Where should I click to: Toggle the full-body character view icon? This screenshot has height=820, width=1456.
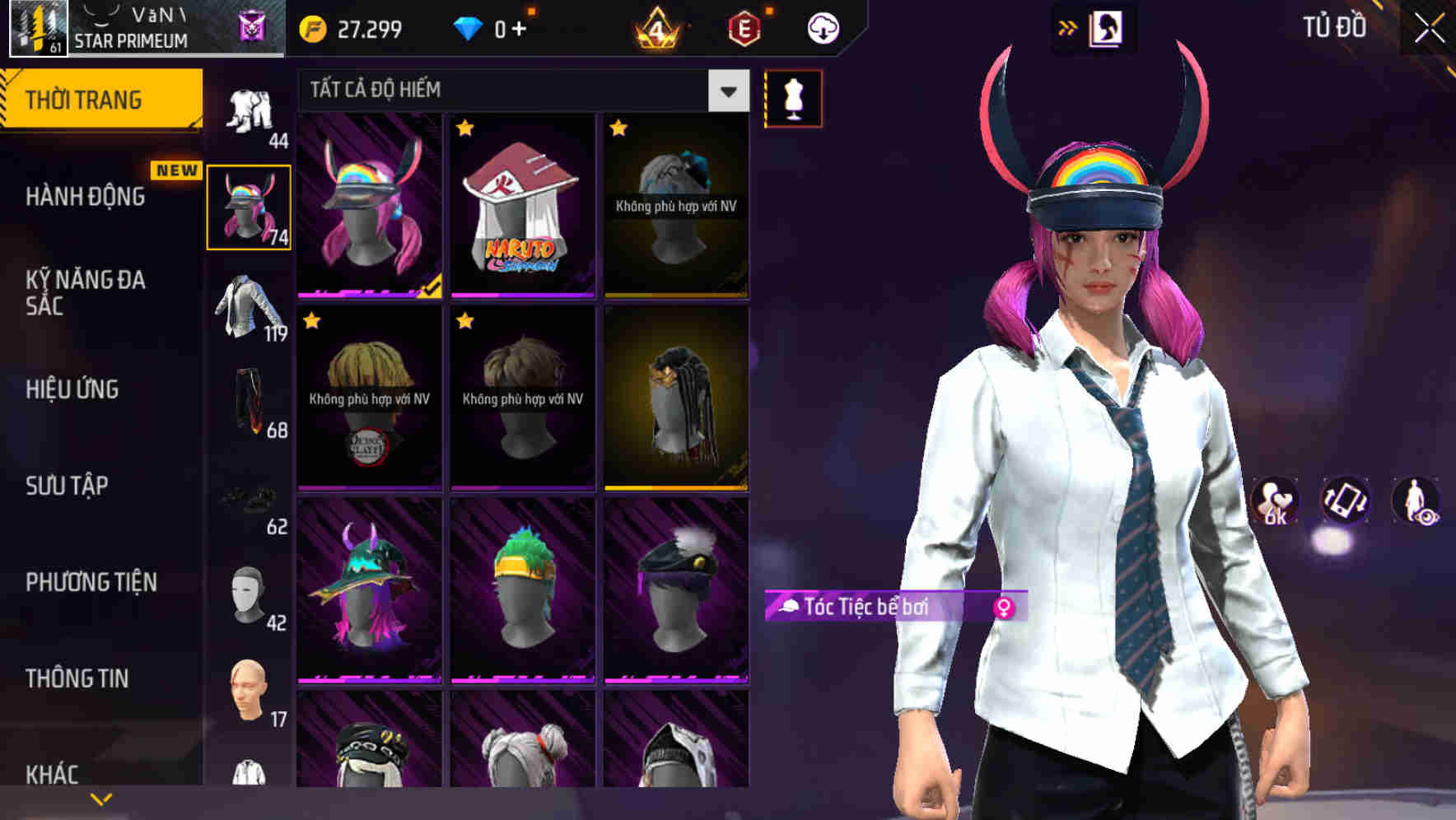point(1418,502)
